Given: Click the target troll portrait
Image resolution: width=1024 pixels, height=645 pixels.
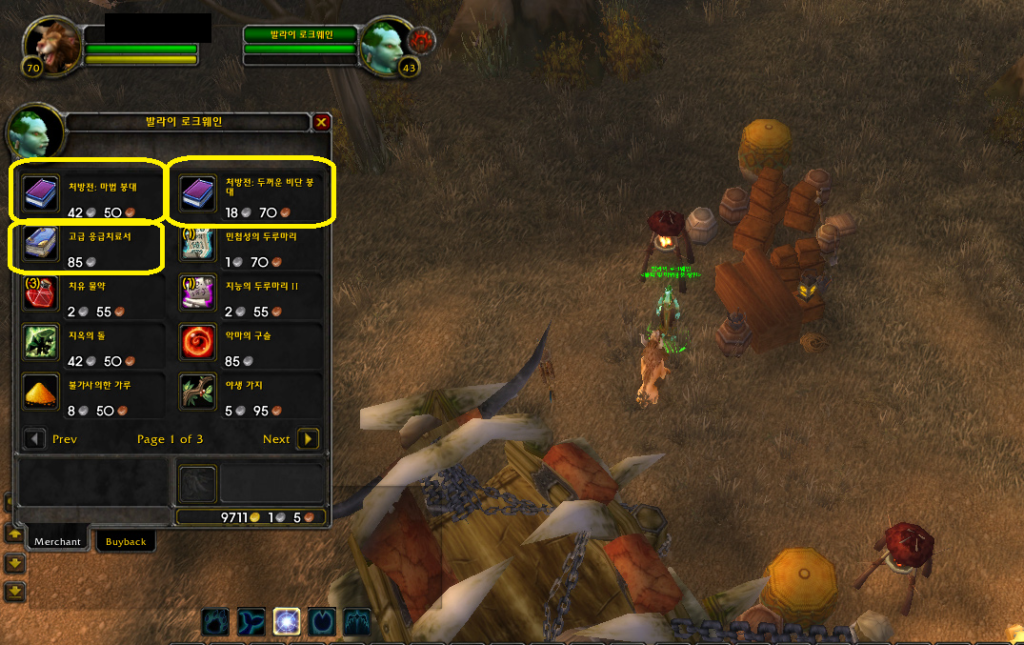Looking at the screenshot, I should pyautogui.click(x=384, y=45).
